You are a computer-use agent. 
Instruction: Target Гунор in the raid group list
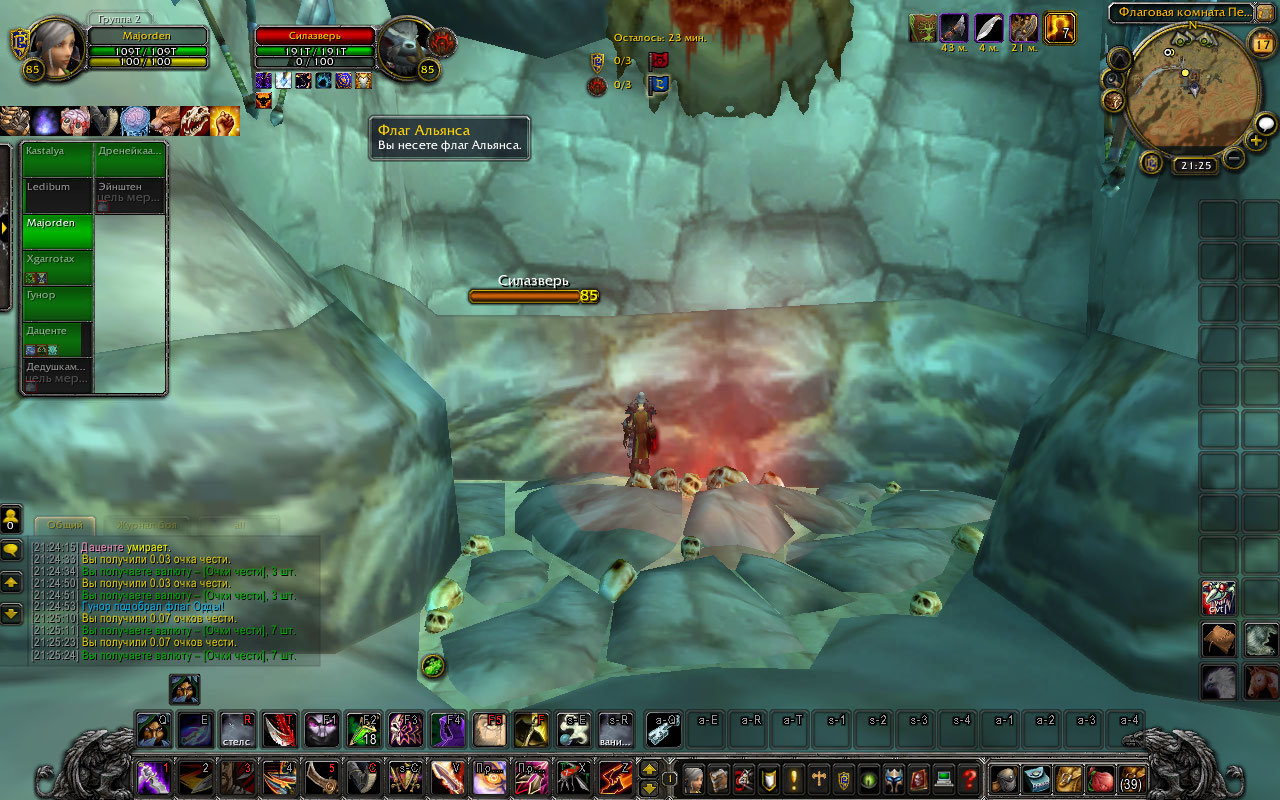(x=58, y=304)
